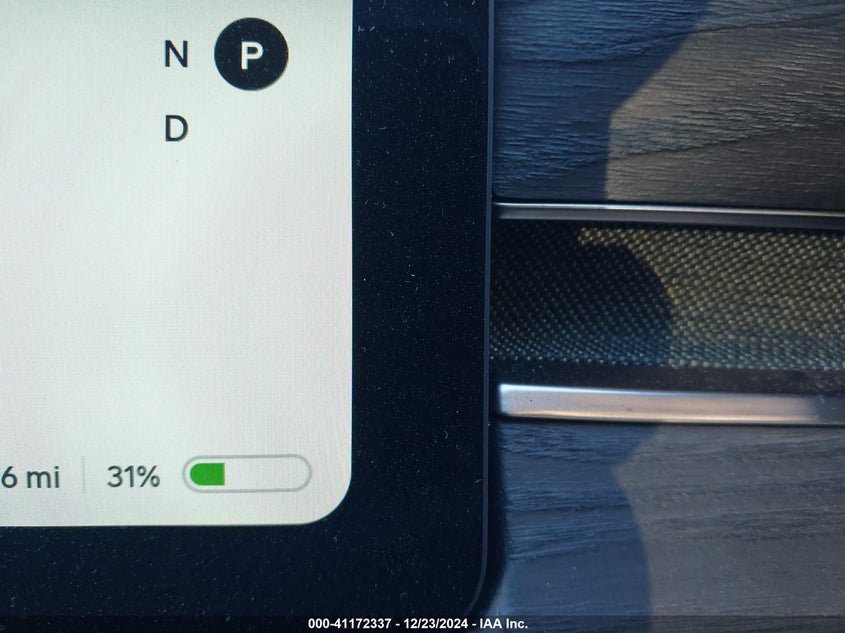Viewport: 845px width, 633px height.
Task: Choose the D drive gear
Action: (x=176, y=129)
